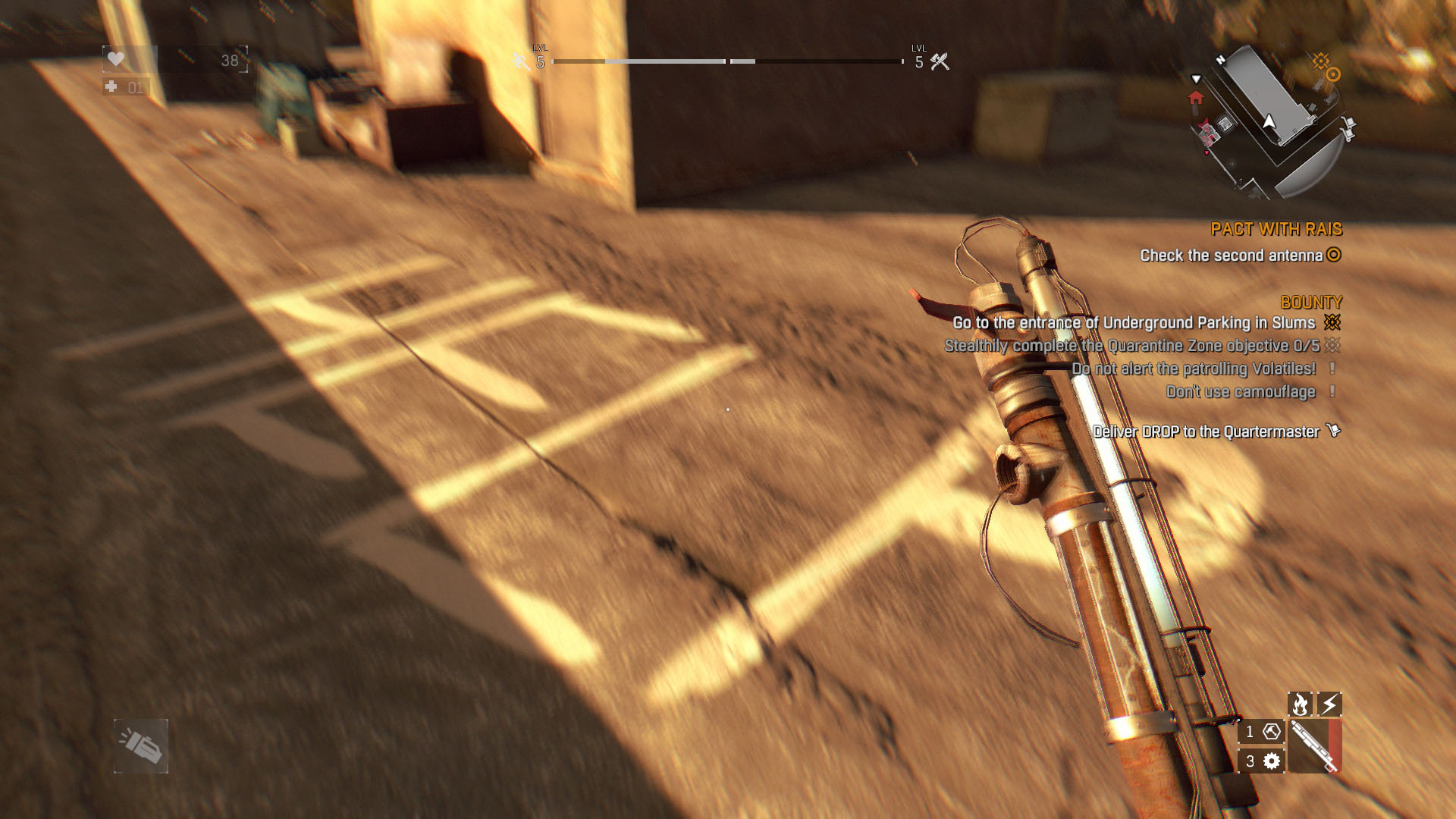Click the medkit plus icon
Image resolution: width=1456 pixels, height=819 pixels.
[111, 87]
